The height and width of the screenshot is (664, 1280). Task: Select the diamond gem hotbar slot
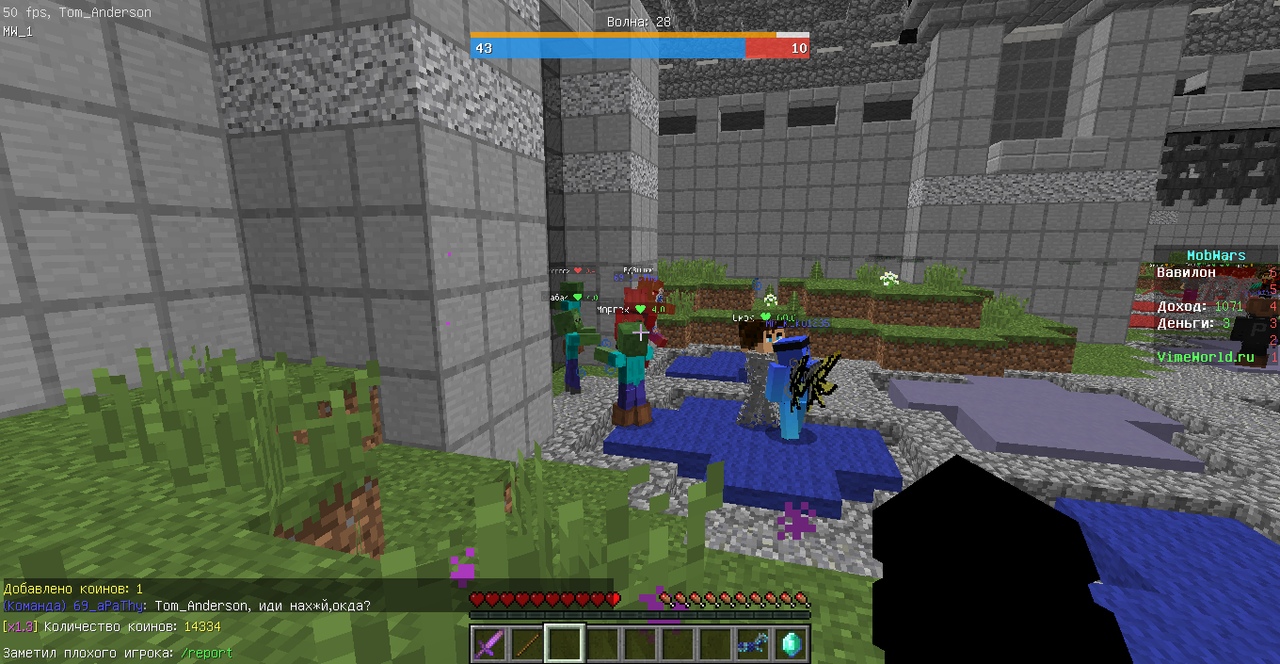pyautogui.click(x=790, y=643)
